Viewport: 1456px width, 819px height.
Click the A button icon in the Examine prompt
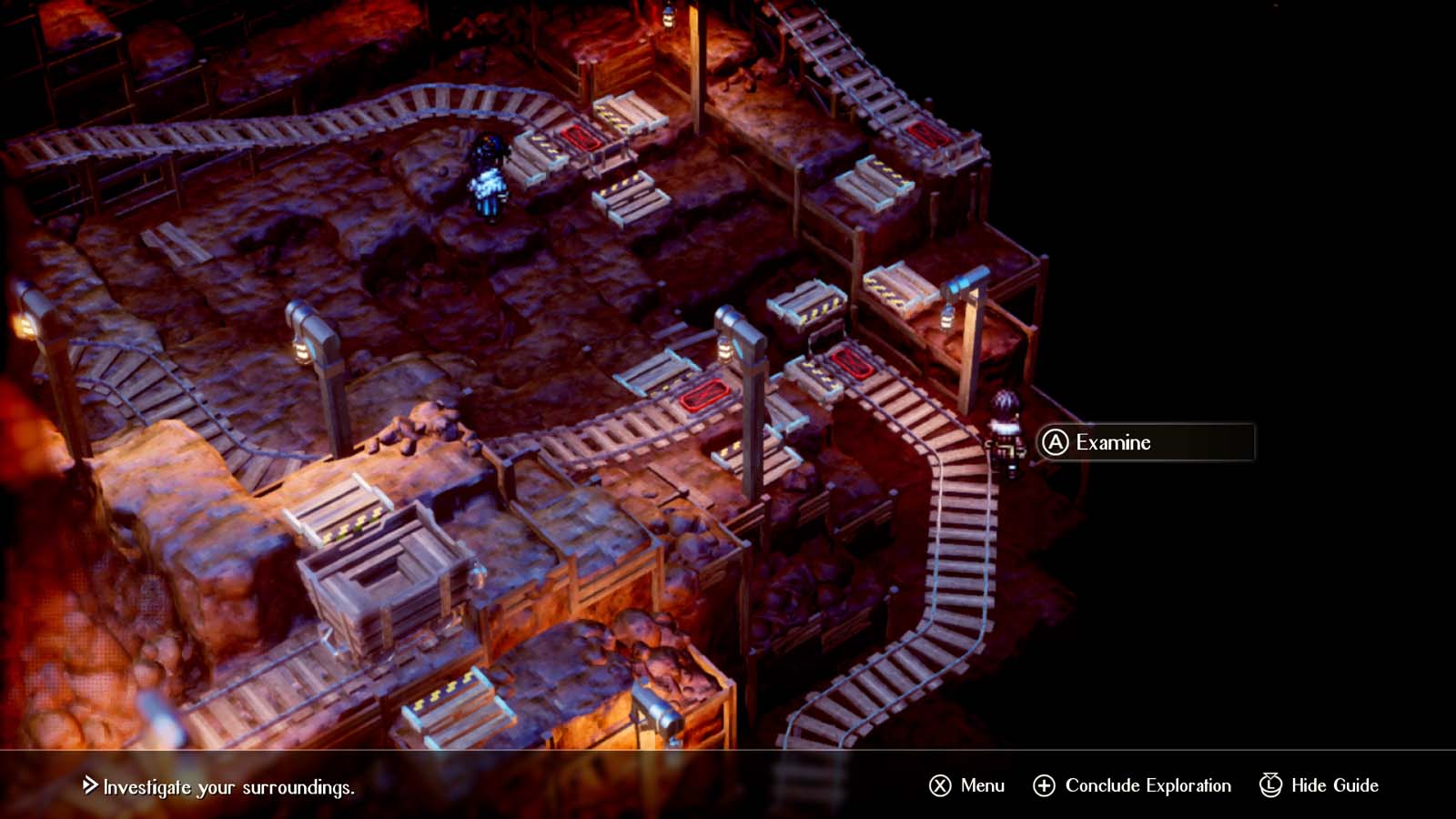[1056, 443]
